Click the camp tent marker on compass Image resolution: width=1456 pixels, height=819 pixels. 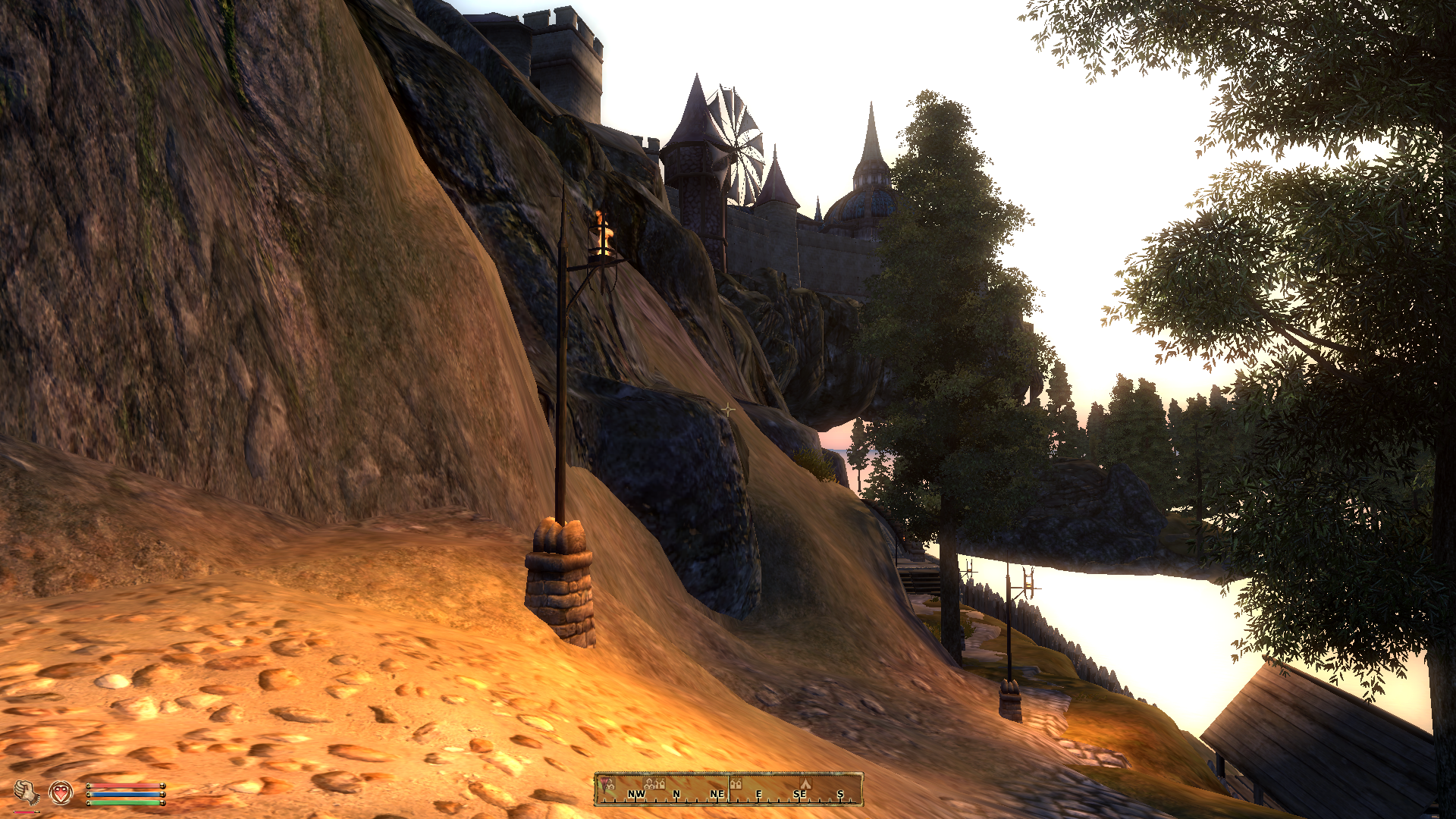pos(805,783)
